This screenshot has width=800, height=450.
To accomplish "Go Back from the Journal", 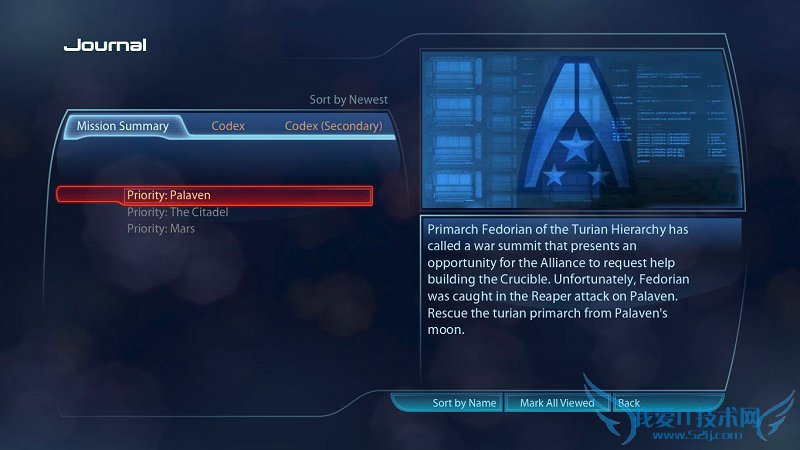I will click(629, 403).
